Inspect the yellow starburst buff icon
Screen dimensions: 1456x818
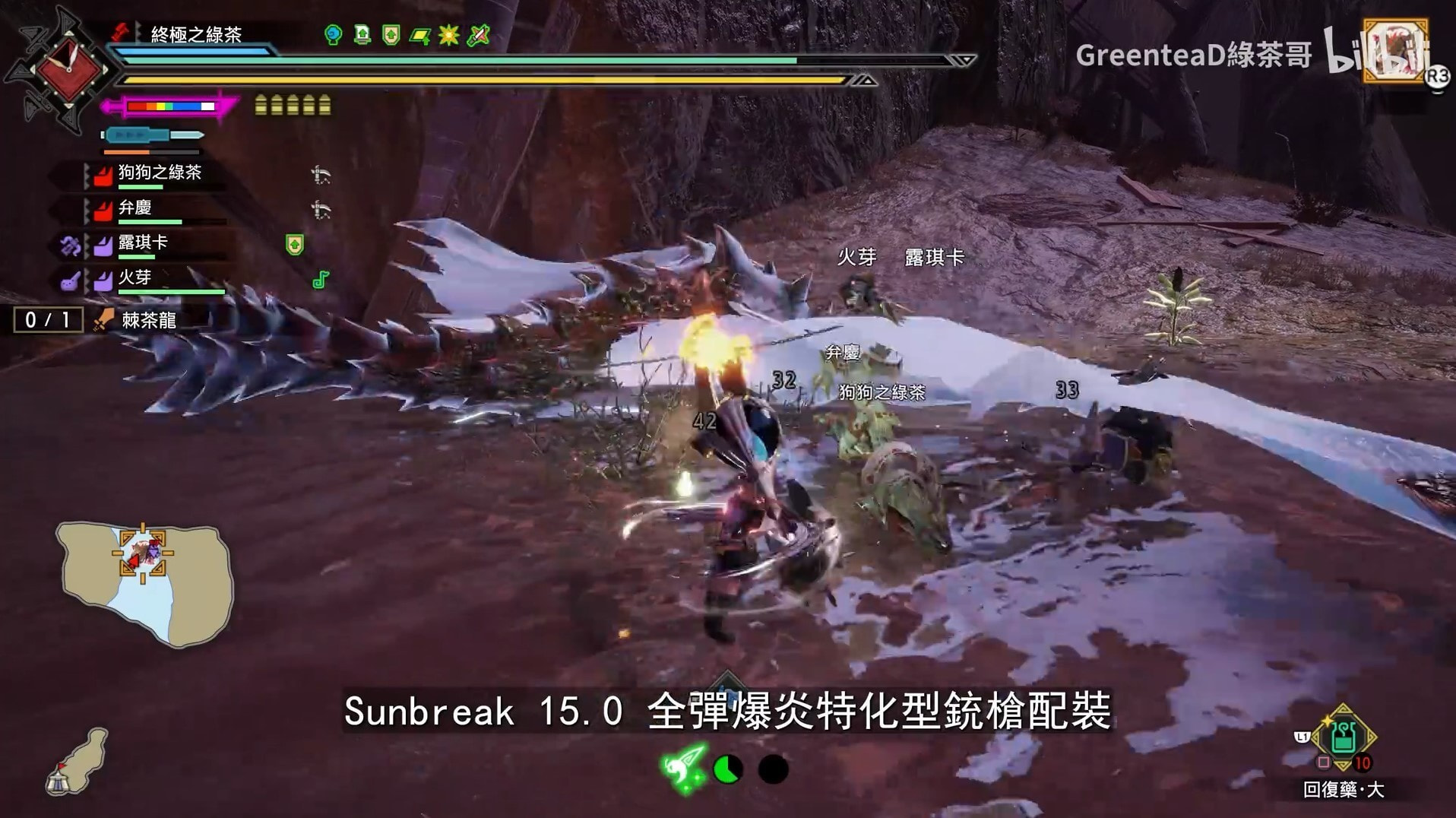(x=448, y=35)
